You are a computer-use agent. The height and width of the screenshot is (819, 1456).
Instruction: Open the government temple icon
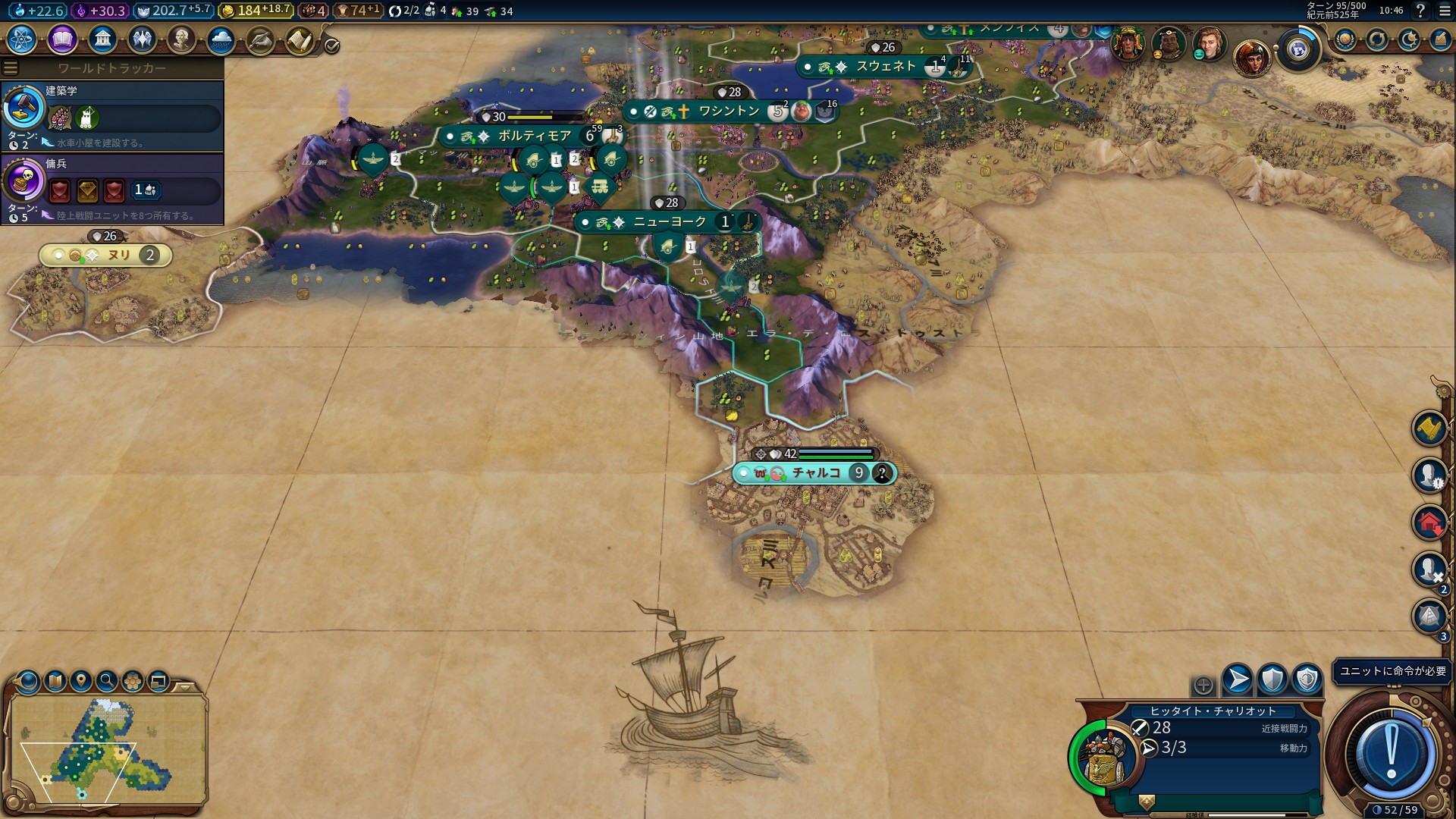[102, 39]
